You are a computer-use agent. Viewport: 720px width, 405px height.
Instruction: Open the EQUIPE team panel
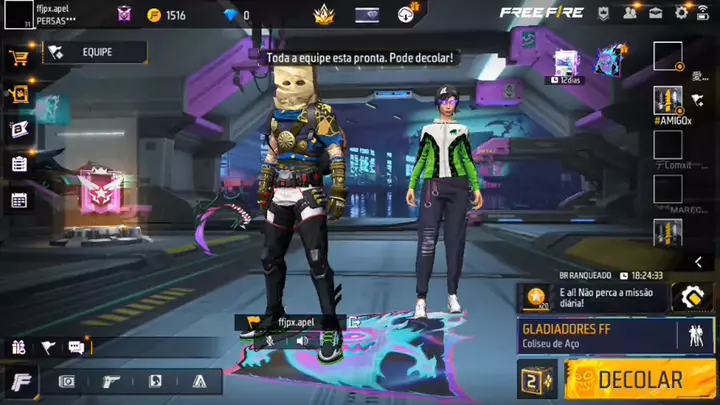click(95, 52)
